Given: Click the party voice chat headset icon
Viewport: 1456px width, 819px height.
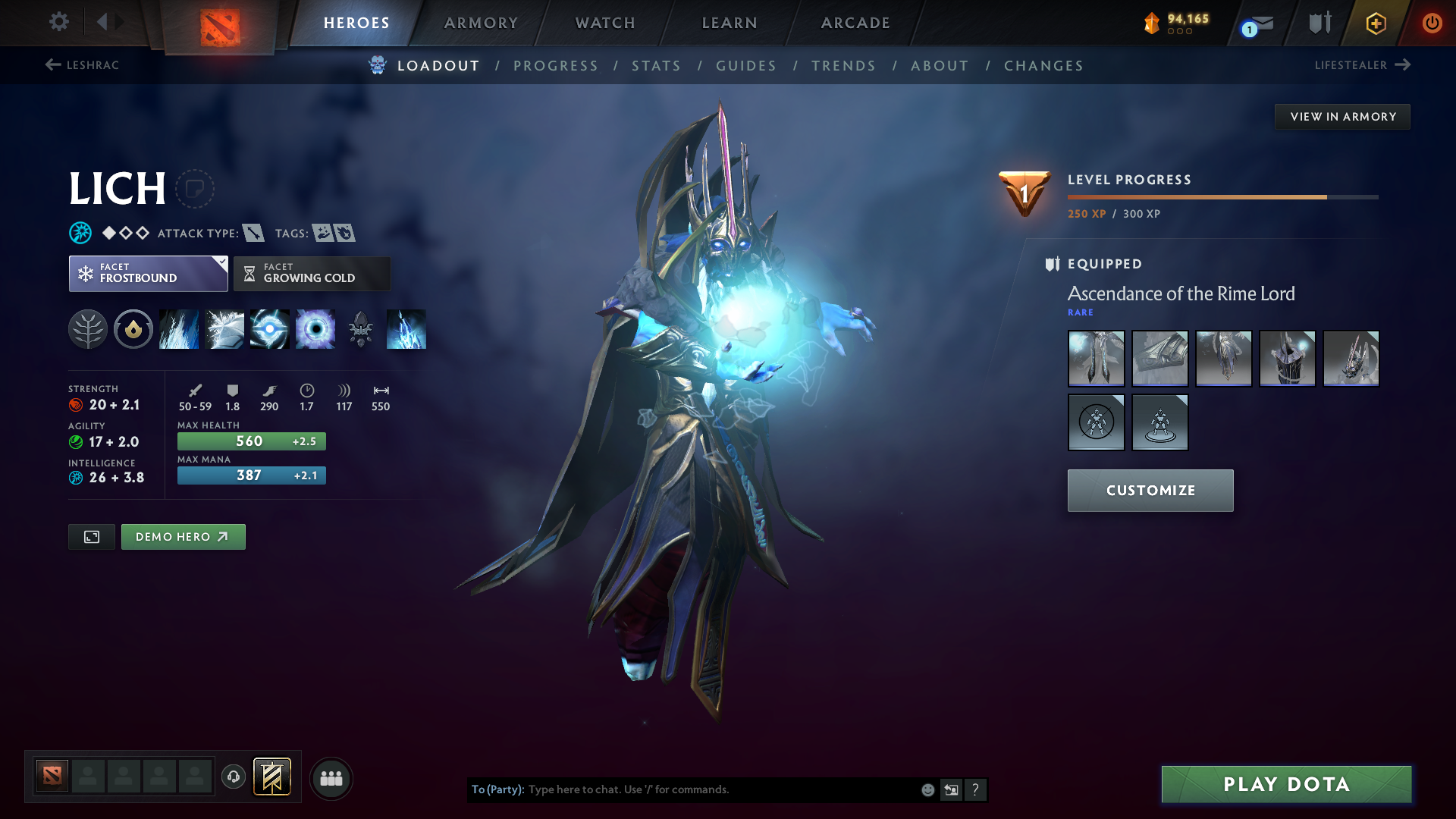Looking at the screenshot, I should [233, 777].
